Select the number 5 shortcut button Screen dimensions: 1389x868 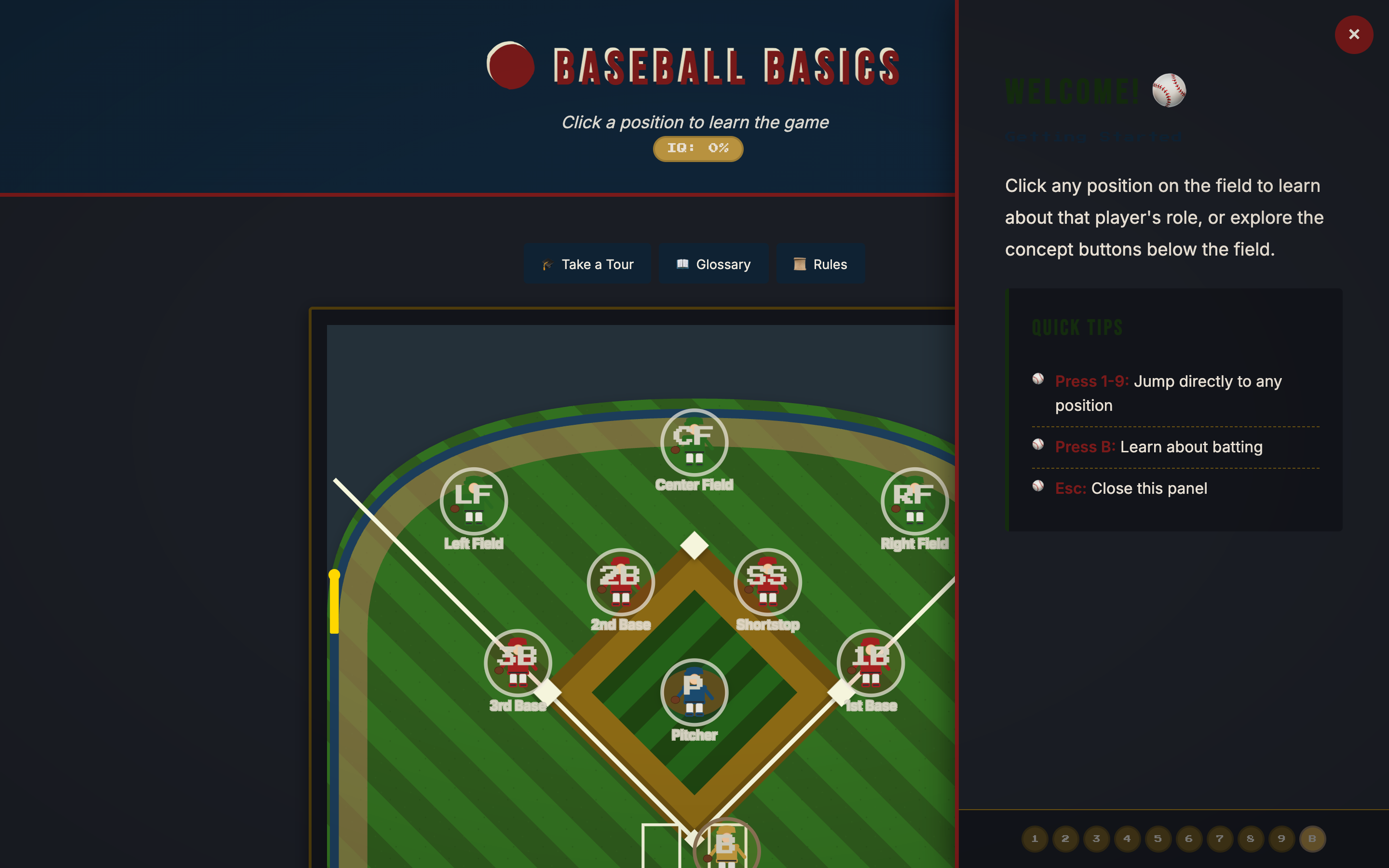(1158, 838)
